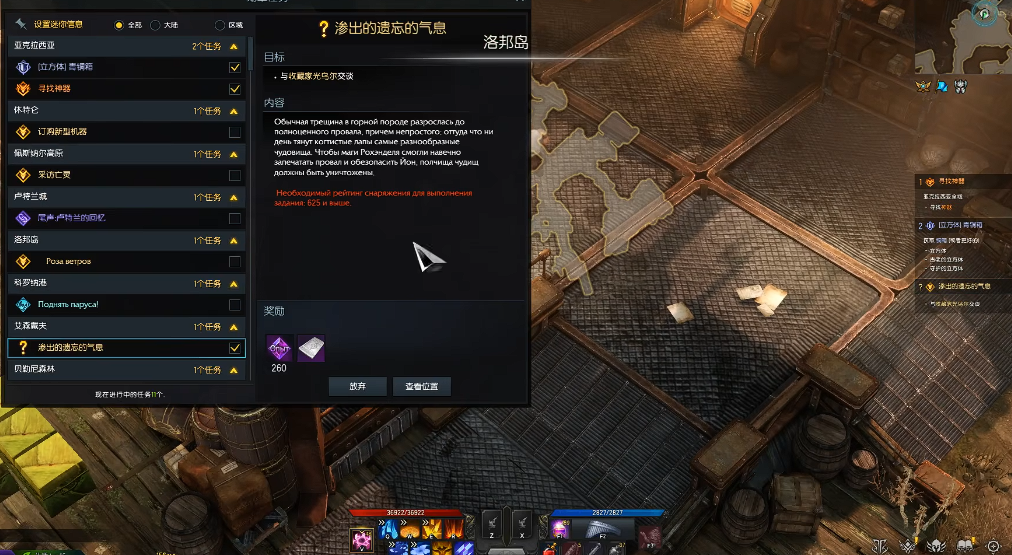
Task: Open the gear settings icon in bottom menu
Action: click(x=993, y=545)
